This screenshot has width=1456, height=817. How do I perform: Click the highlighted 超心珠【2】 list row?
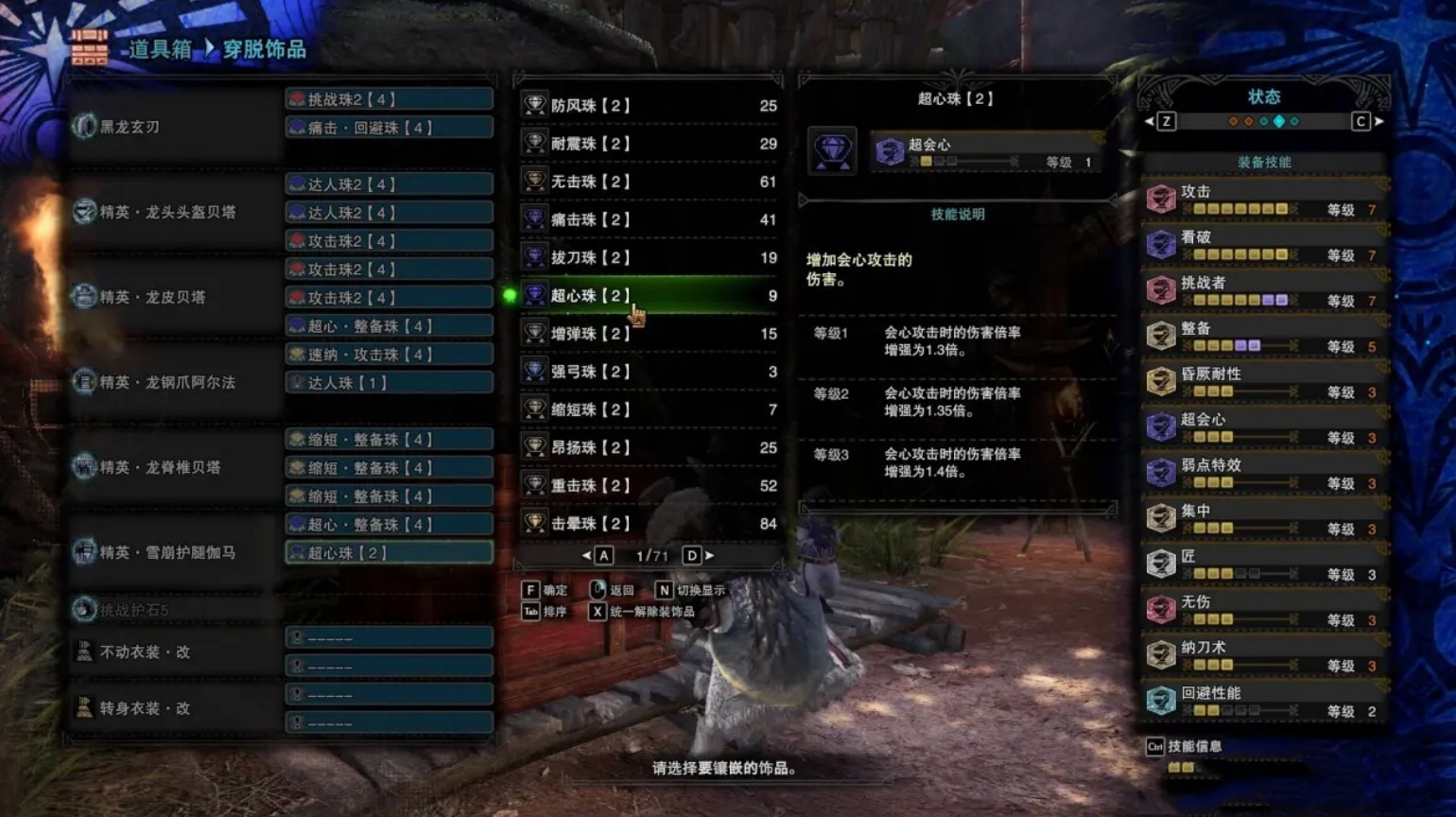[649, 296]
